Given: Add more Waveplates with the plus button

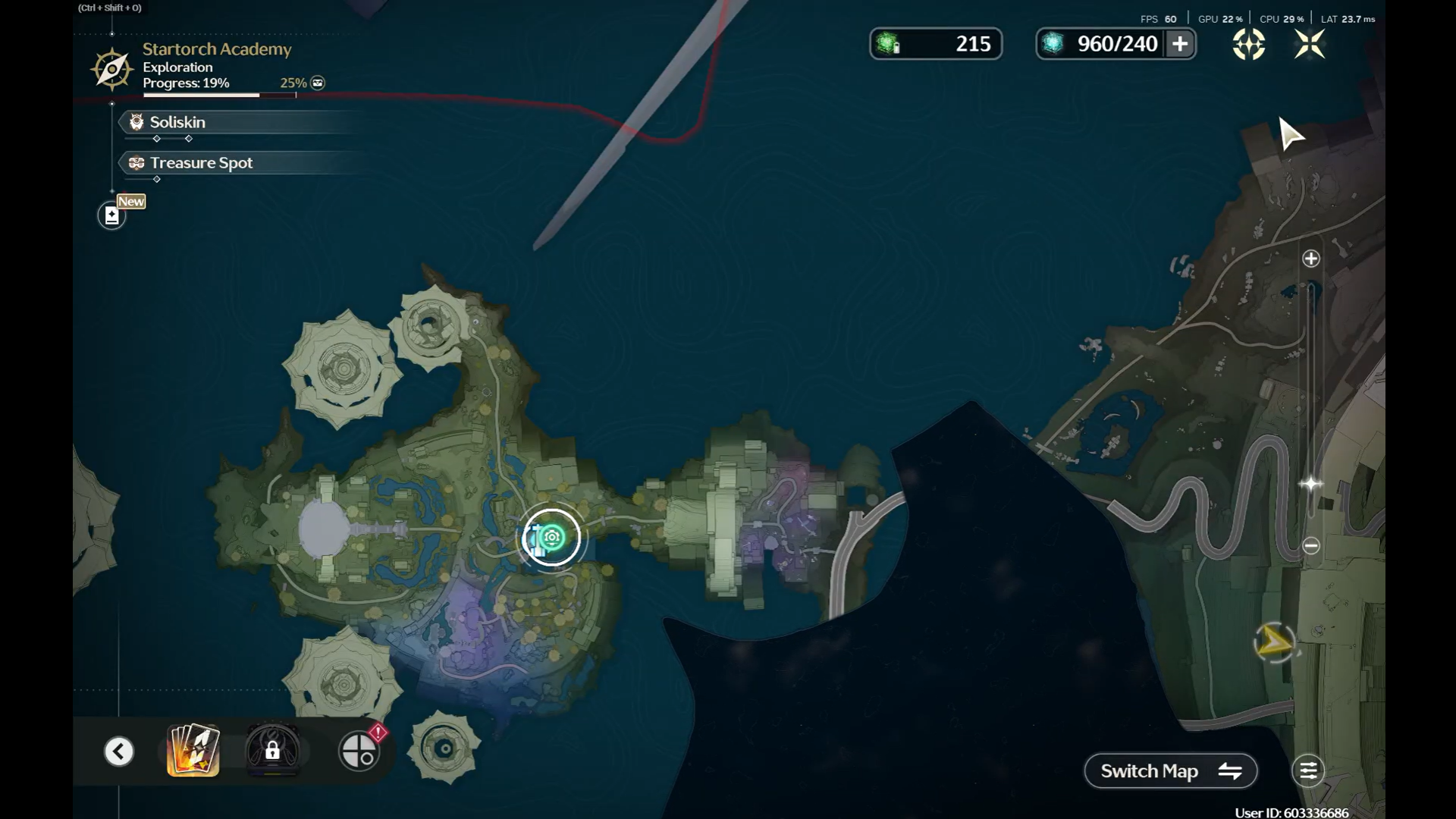Looking at the screenshot, I should coord(1180,44).
